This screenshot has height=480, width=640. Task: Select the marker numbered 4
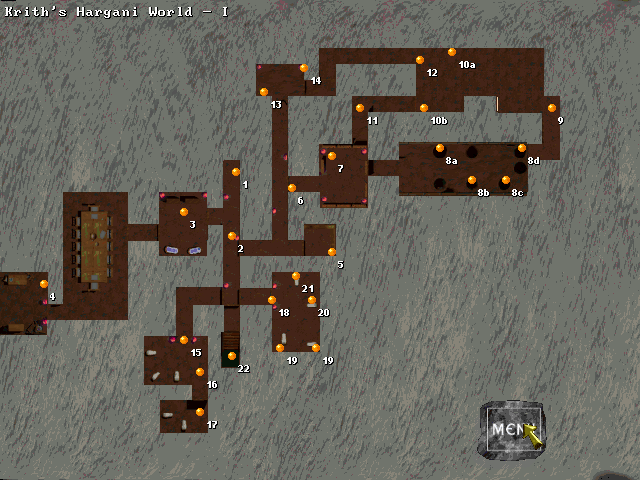(x=44, y=284)
